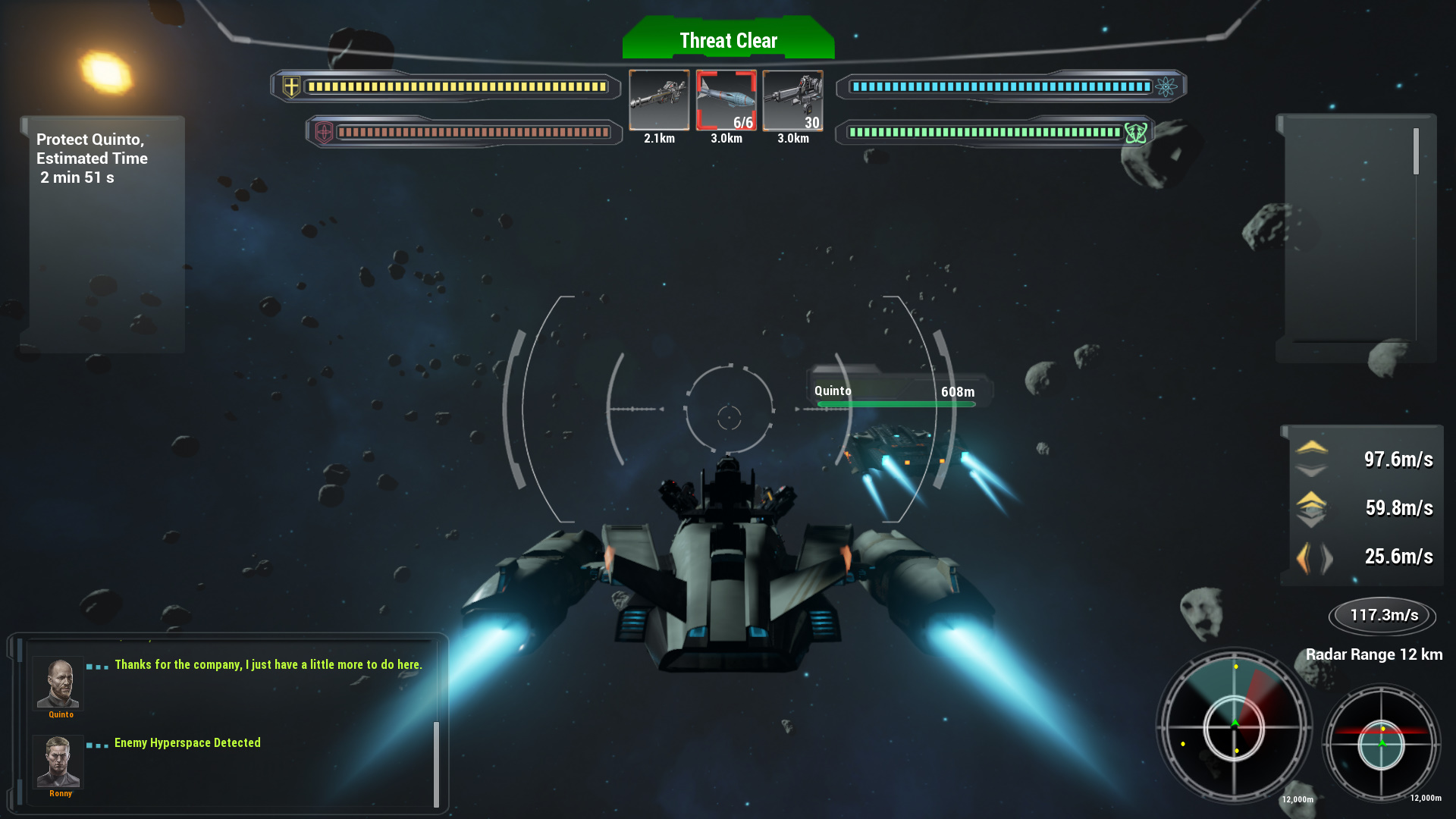
Task: Click Ronny's portrait in the chat panel
Action: (58, 763)
